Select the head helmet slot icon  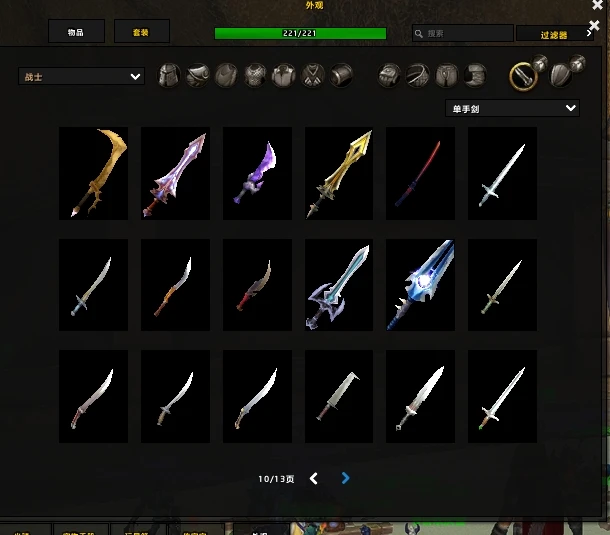tap(170, 75)
